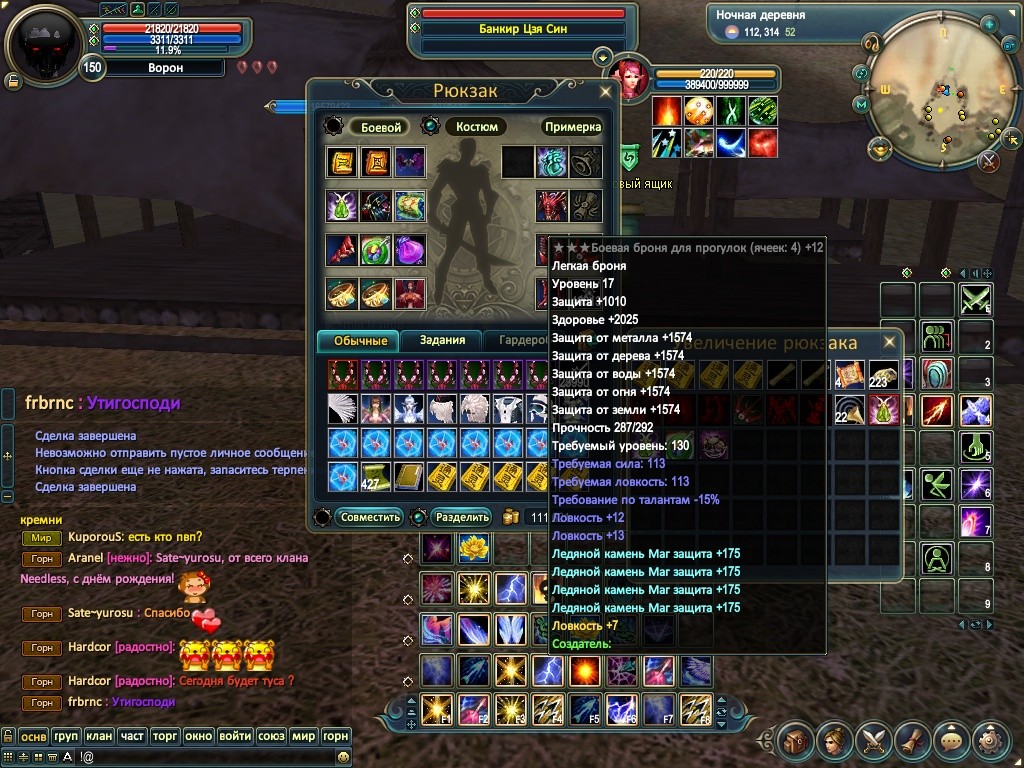Open the Примерка fitting preview
Viewport: 1024px width, 768px height.
pos(573,127)
